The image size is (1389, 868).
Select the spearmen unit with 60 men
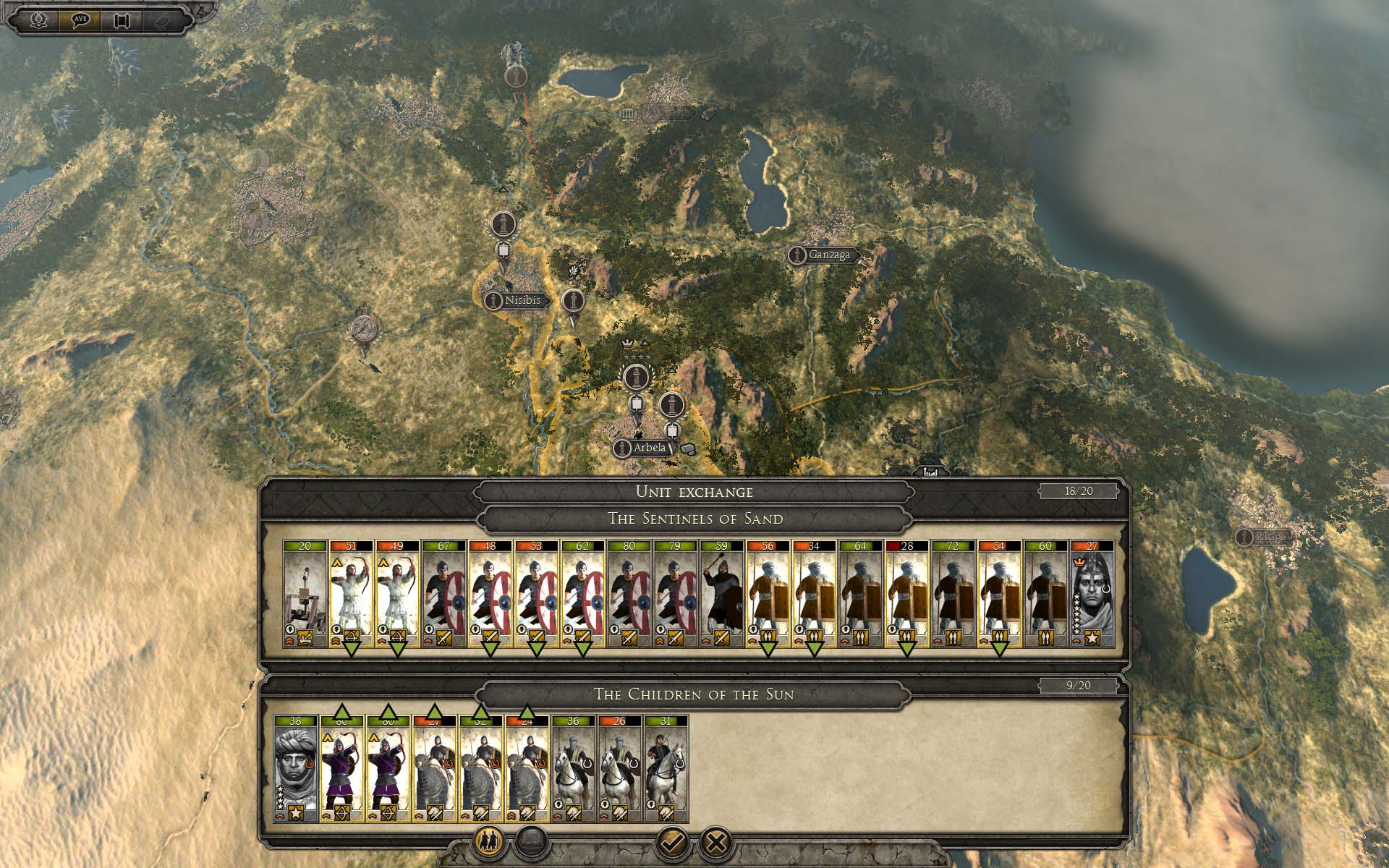tap(1045, 595)
